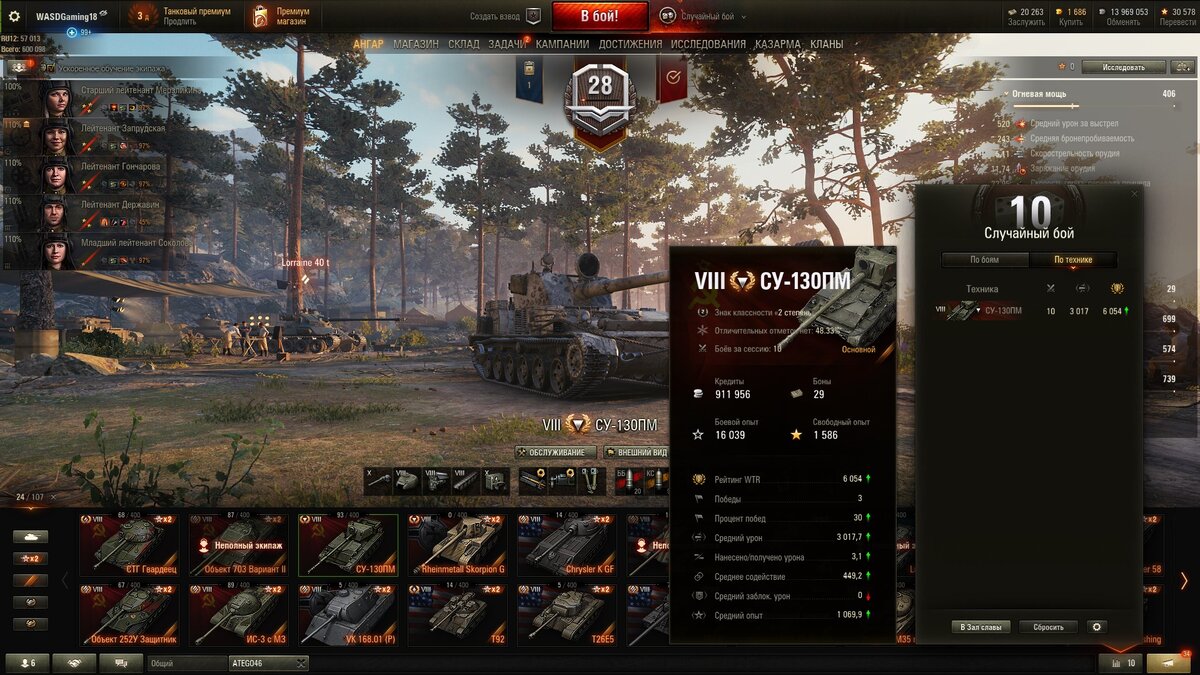Go to the «Достижения» tab
The width and height of the screenshot is (1200, 675).
coord(630,44)
